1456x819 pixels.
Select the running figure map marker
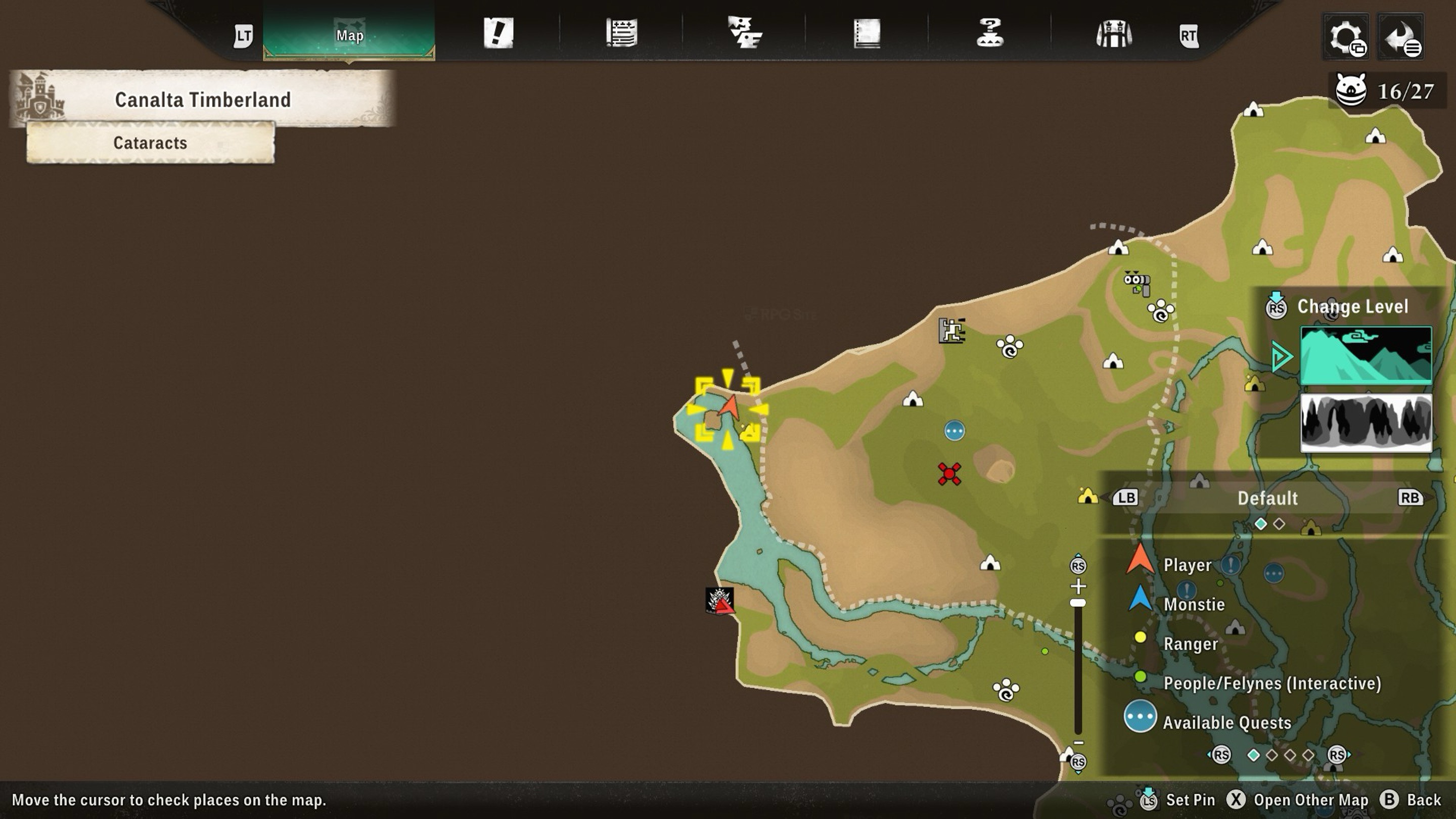952,331
